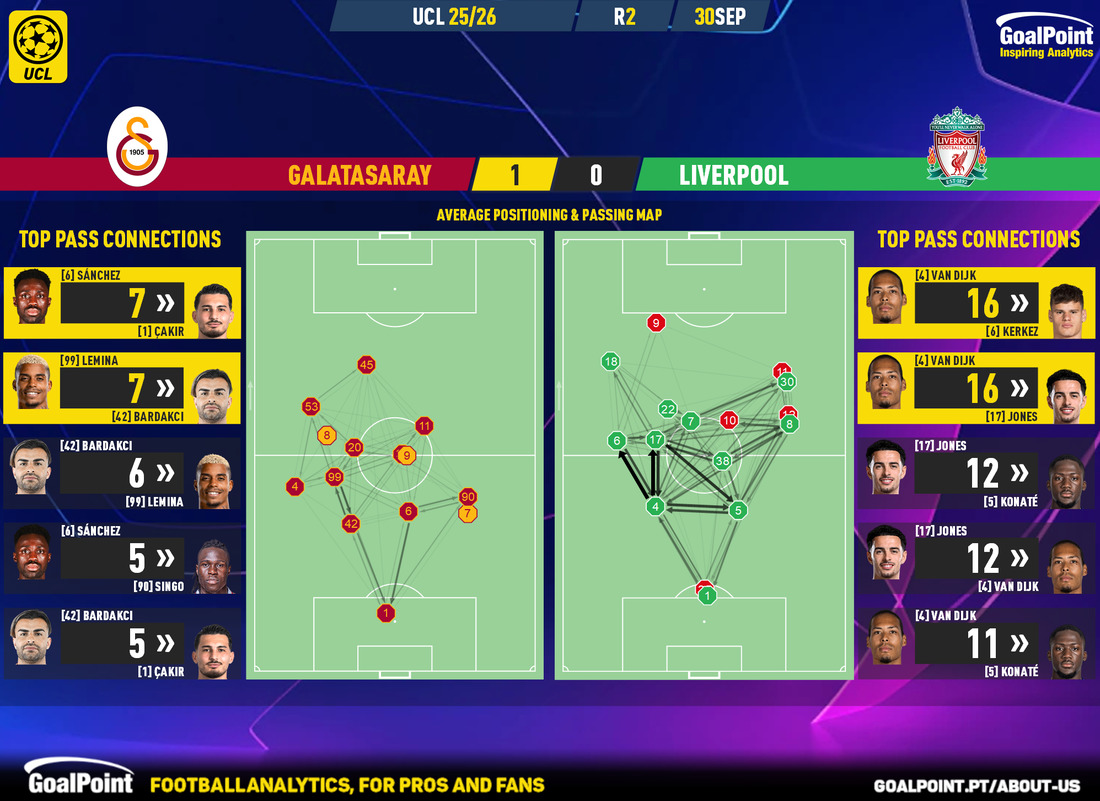This screenshot has width=1100, height=801.
Task: Select the Van Dijk to Kerkez connection row
Action: pyautogui.click(x=977, y=302)
